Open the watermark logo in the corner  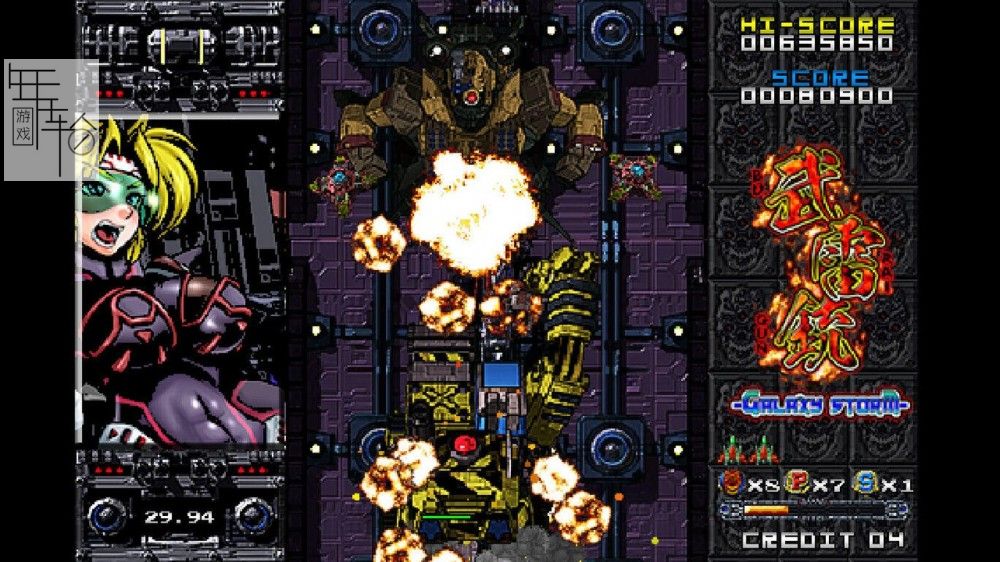click(48, 120)
